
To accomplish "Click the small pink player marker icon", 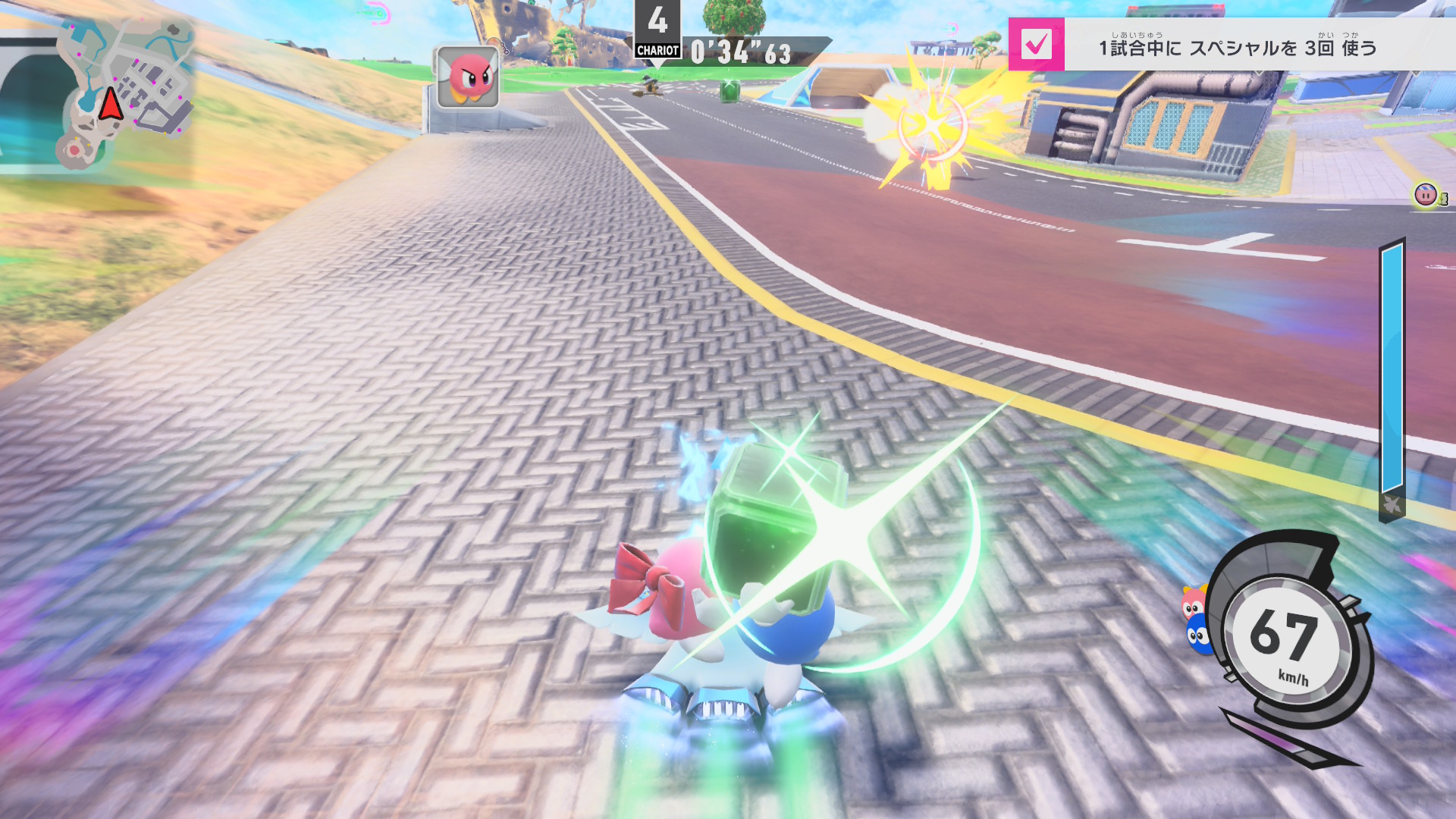I will coord(1426,195).
